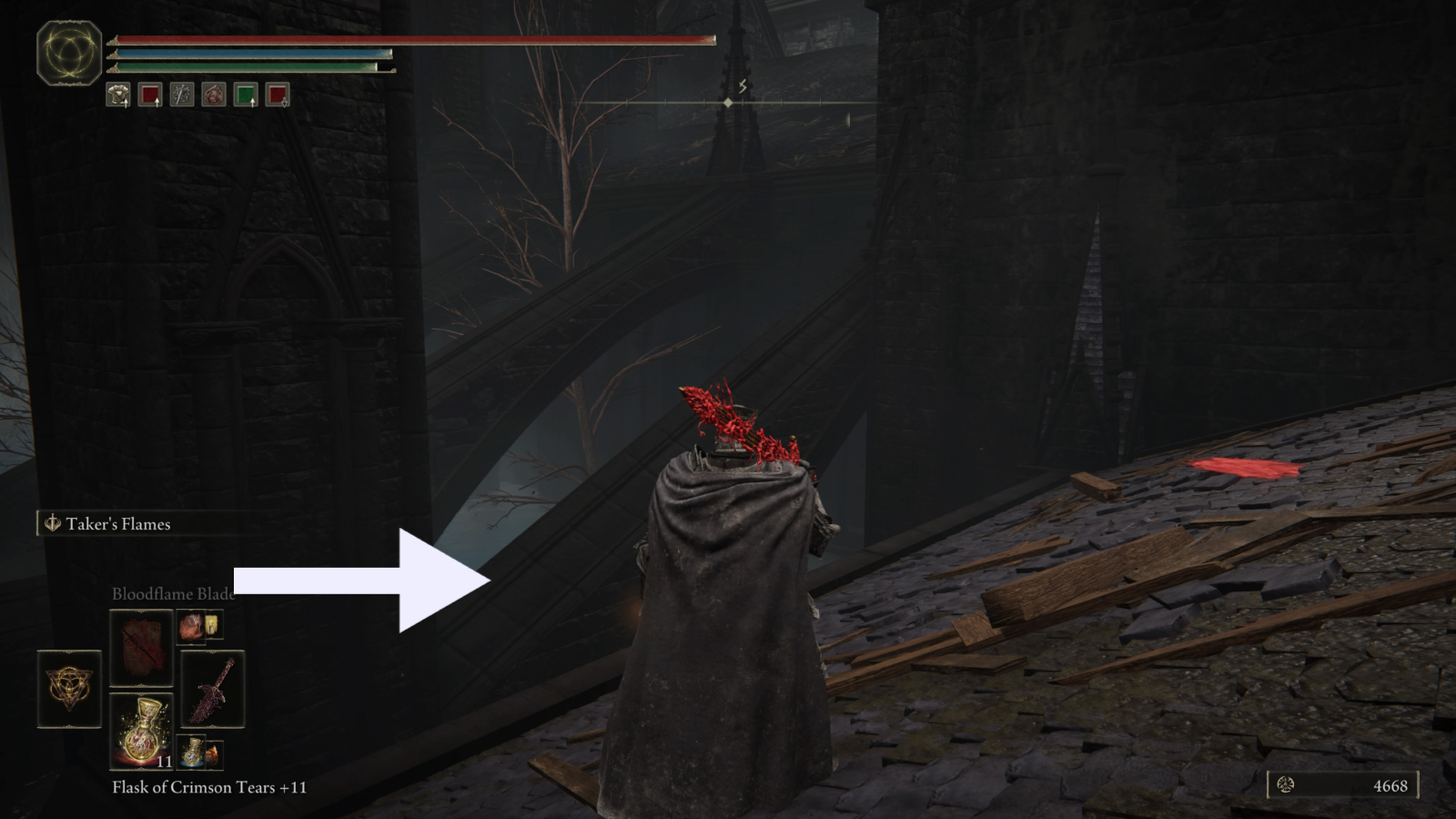Click the diamond marker on the compass
Screen dimensions: 1456x819
click(727, 103)
